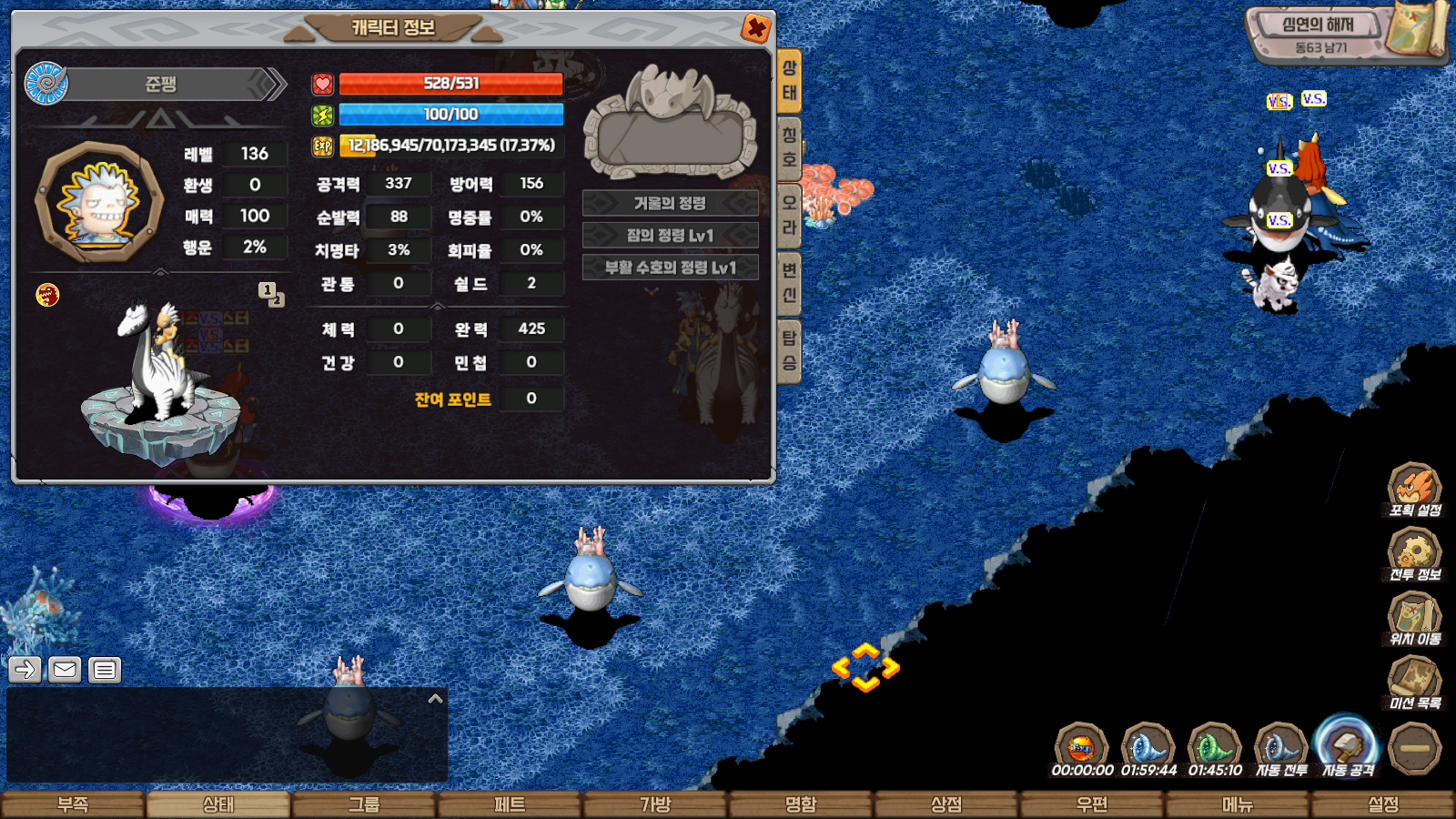Toggle 자동 전투 auto battle
The image size is (1456, 819).
(x=1281, y=750)
